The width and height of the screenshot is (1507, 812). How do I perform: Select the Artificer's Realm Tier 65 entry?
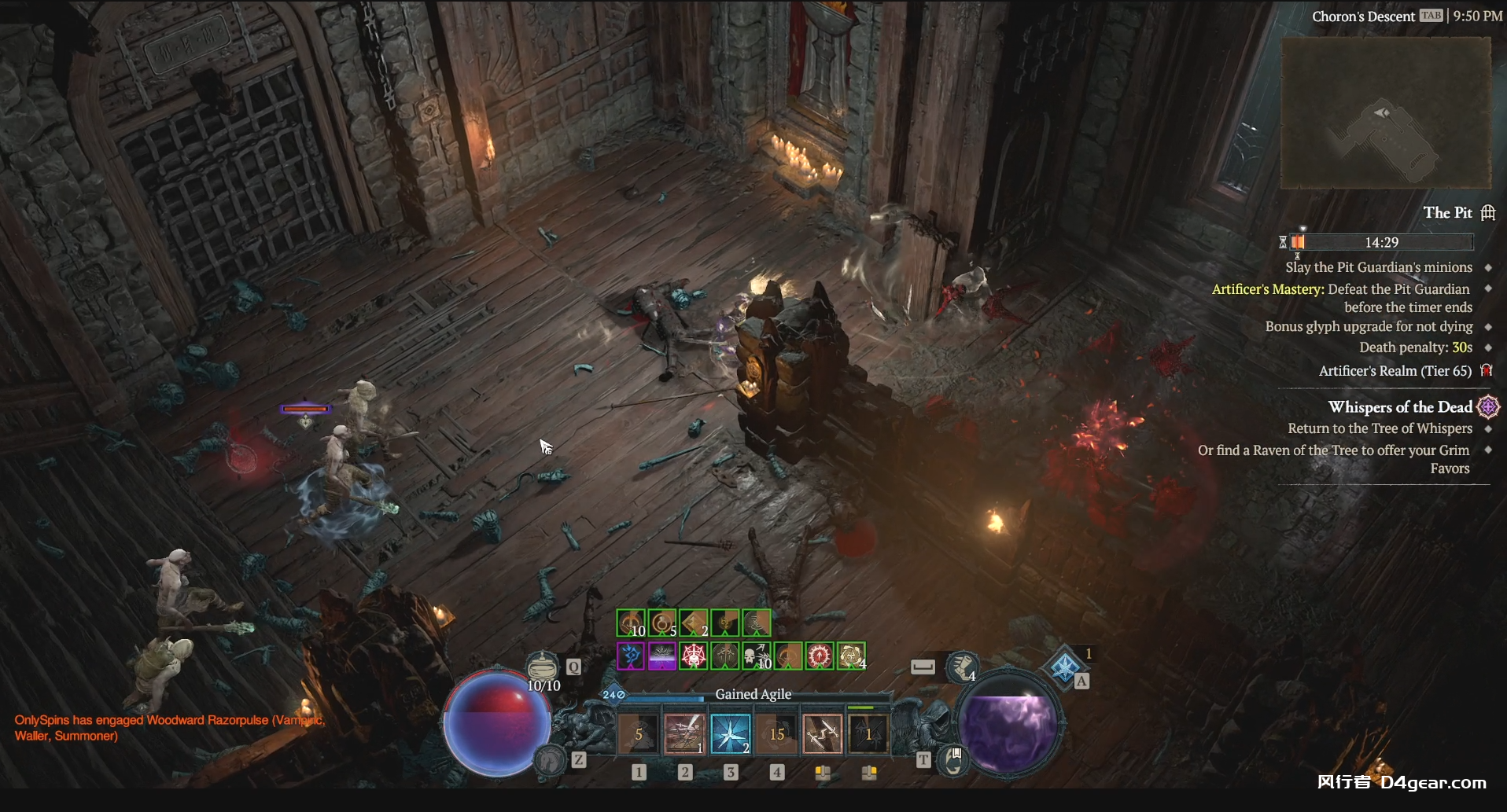(x=1395, y=371)
